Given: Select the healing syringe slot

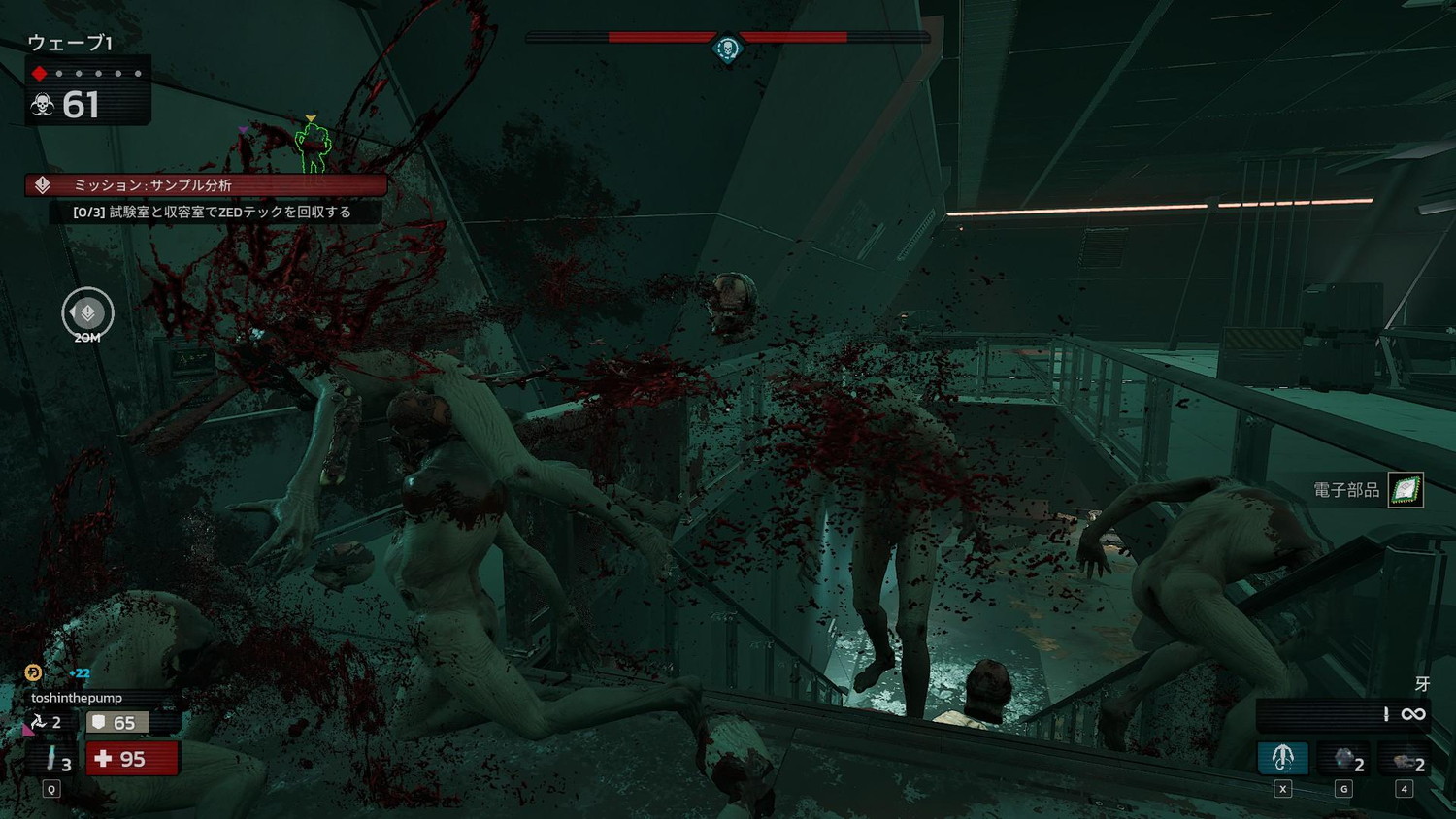Looking at the screenshot, I should tap(53, 759).
